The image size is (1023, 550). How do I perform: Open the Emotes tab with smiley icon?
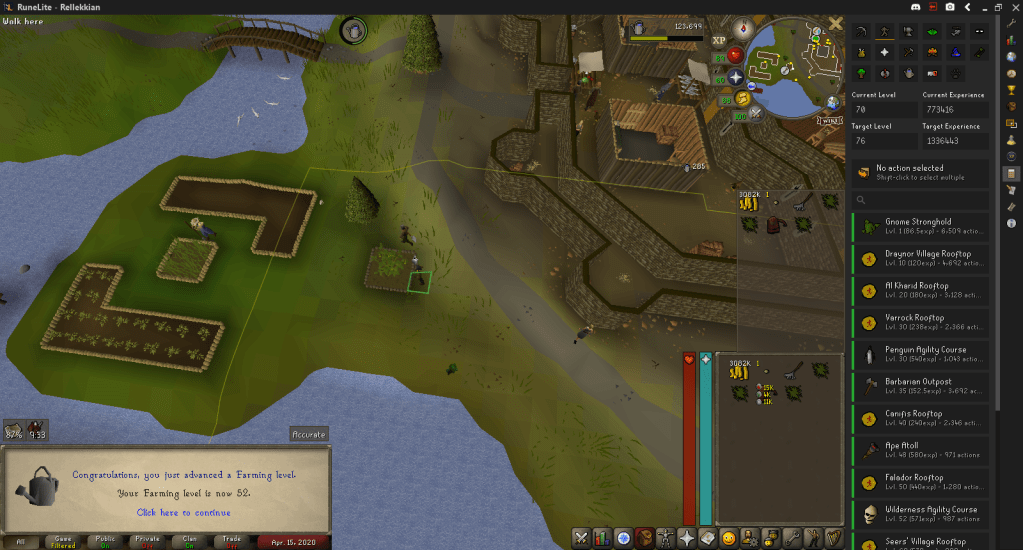[x=729, y=538]
